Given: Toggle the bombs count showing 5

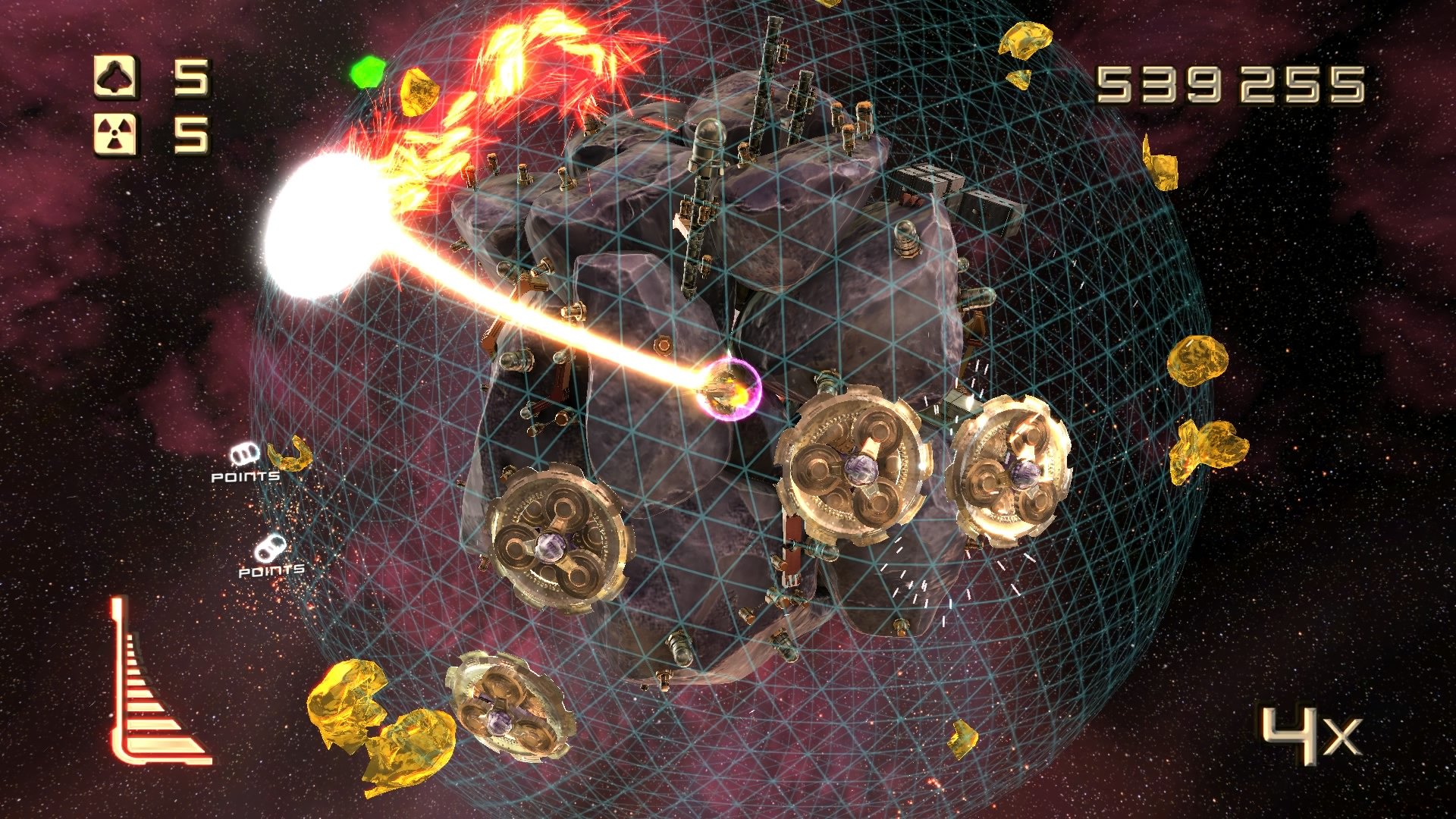Looking at the screenshot, I should (x=193, y=135).
